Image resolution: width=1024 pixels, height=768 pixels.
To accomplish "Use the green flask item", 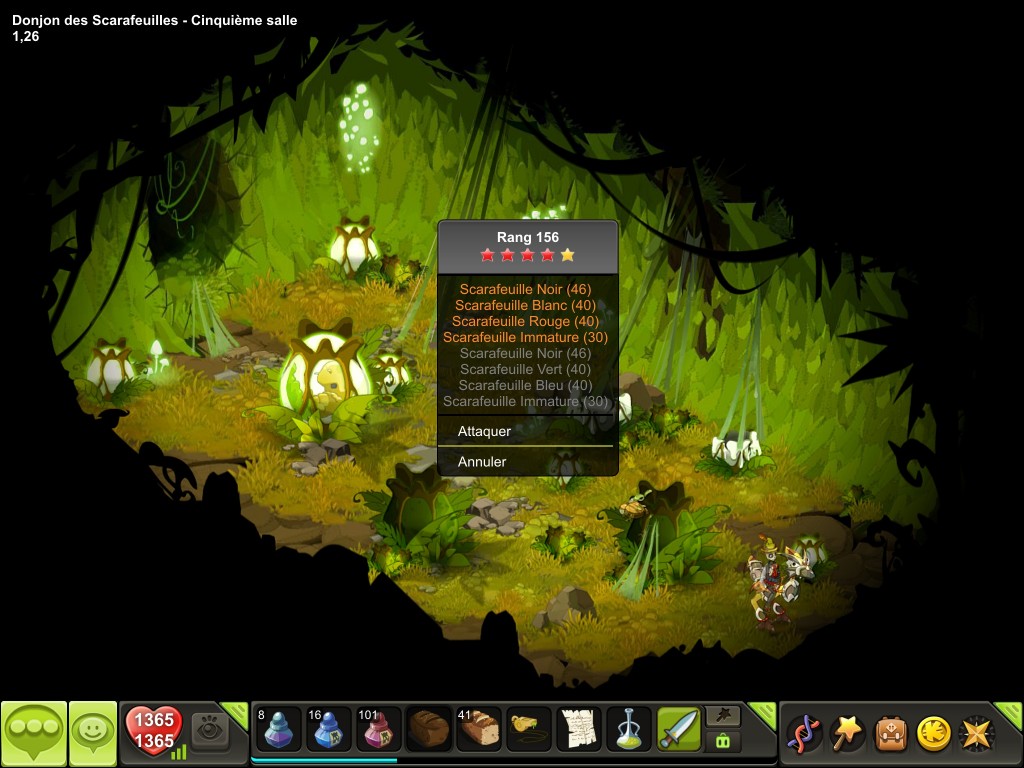I will click(x=629, y=729).
